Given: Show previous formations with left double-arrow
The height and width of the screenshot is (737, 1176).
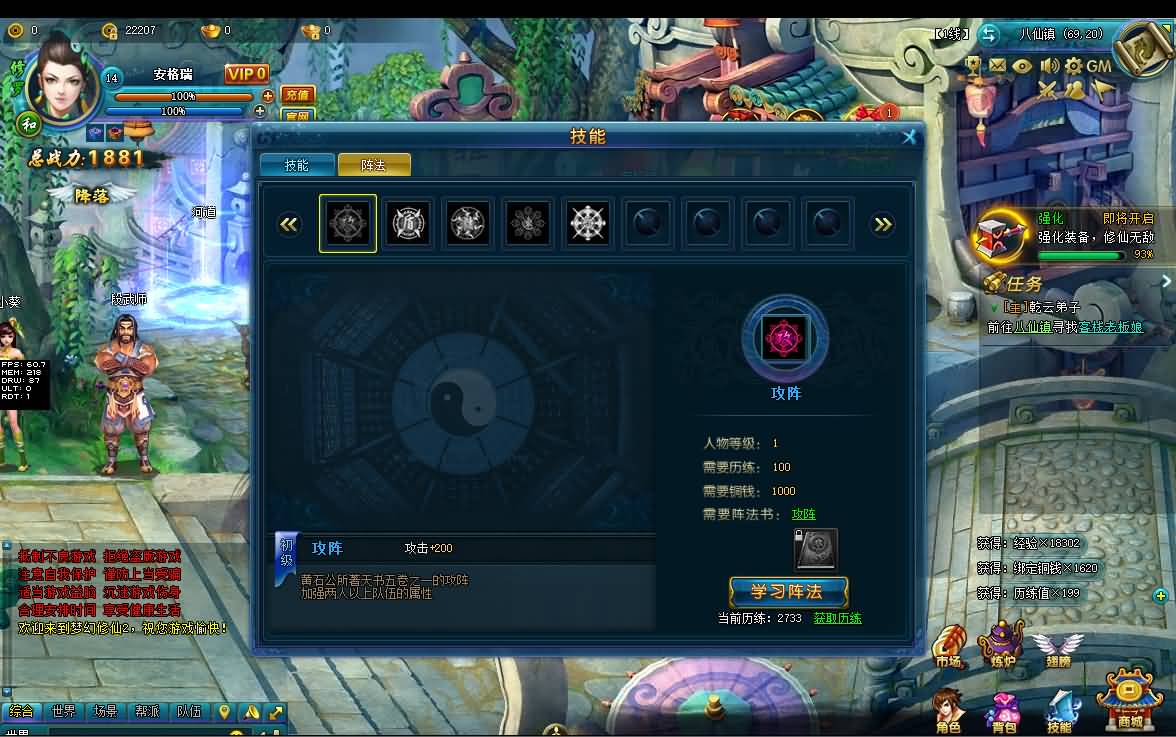Looking at the screenshot, I should (x=289, y=224).
